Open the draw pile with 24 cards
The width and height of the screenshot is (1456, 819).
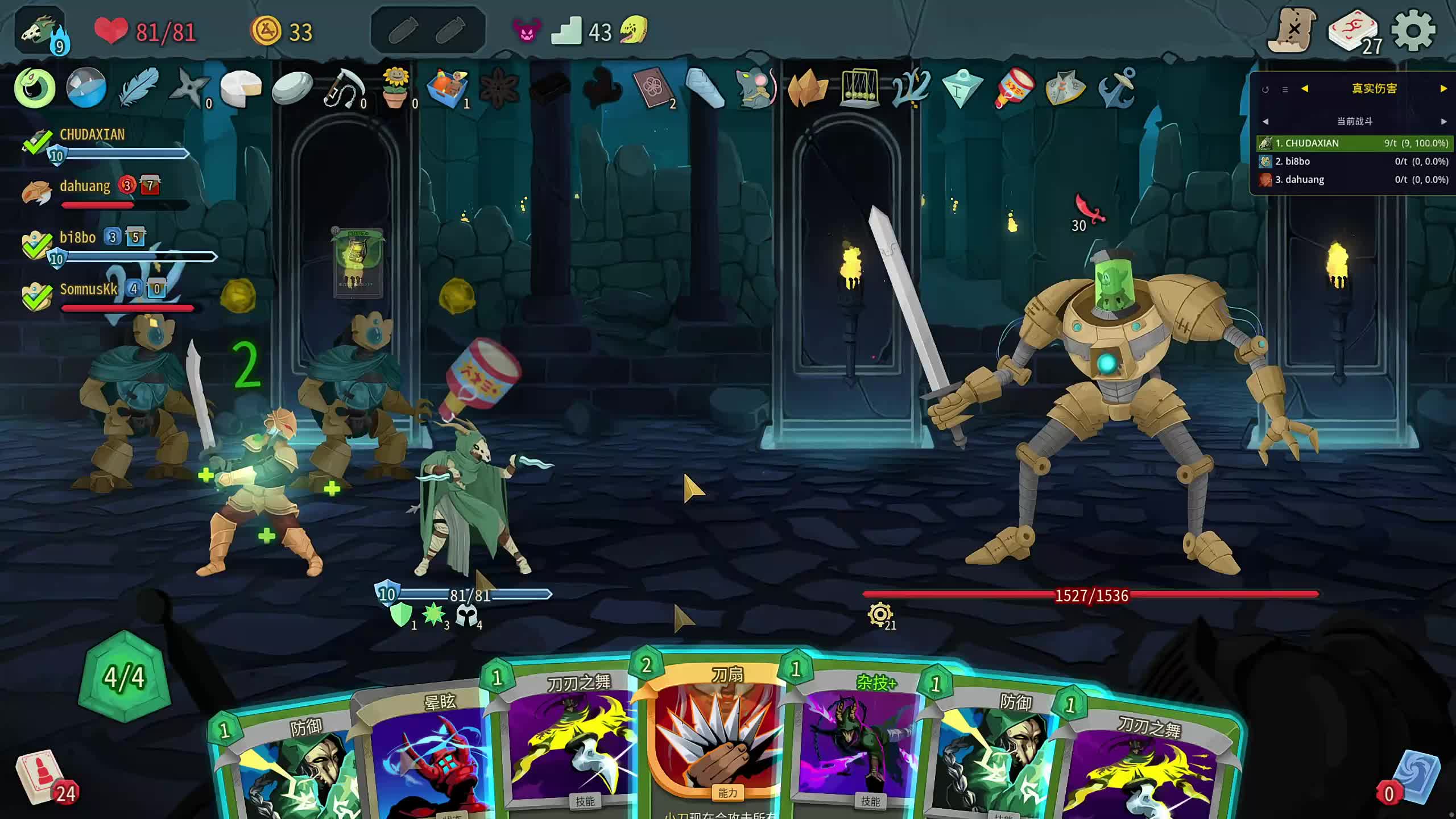point(41,777)
